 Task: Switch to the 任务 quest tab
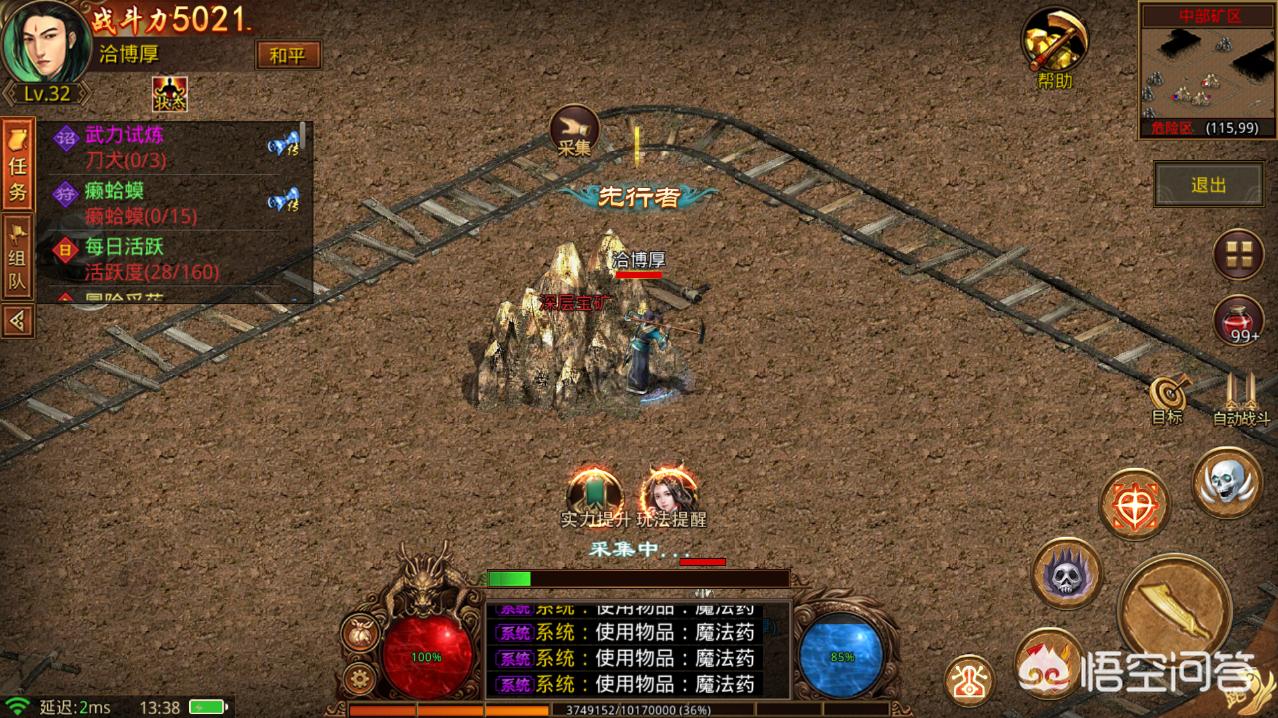17,165
